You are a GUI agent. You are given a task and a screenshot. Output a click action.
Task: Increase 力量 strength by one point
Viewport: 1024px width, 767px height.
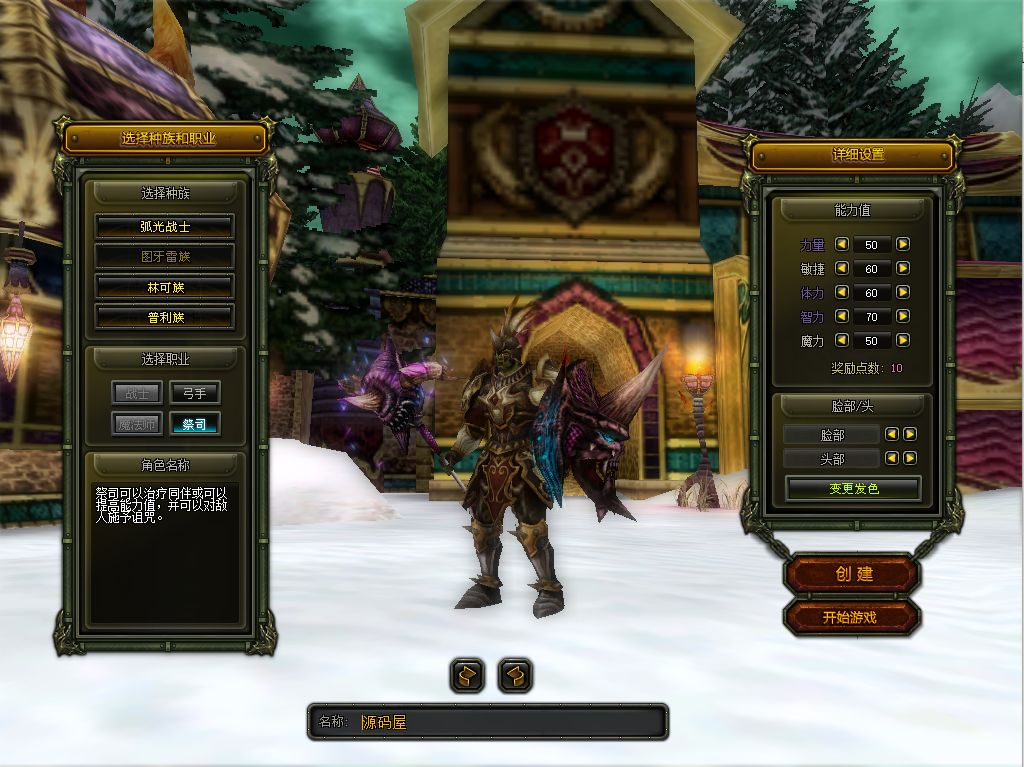[x=903, y=244]
